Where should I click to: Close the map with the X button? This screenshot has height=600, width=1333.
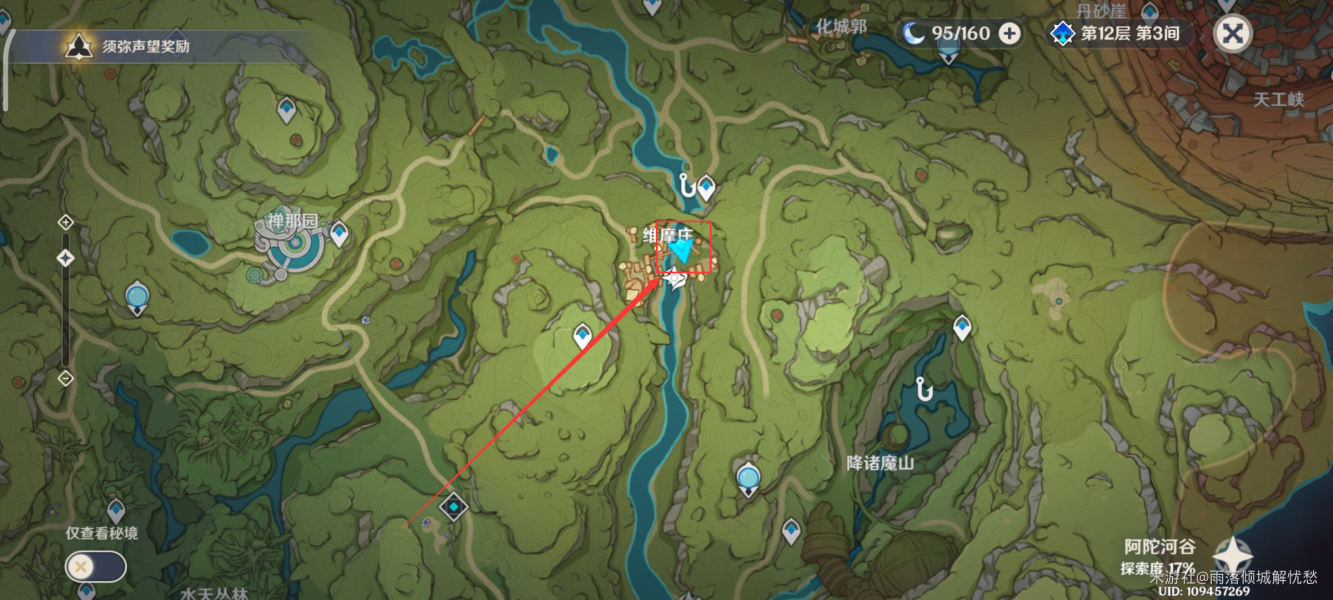pos(1233,34)
